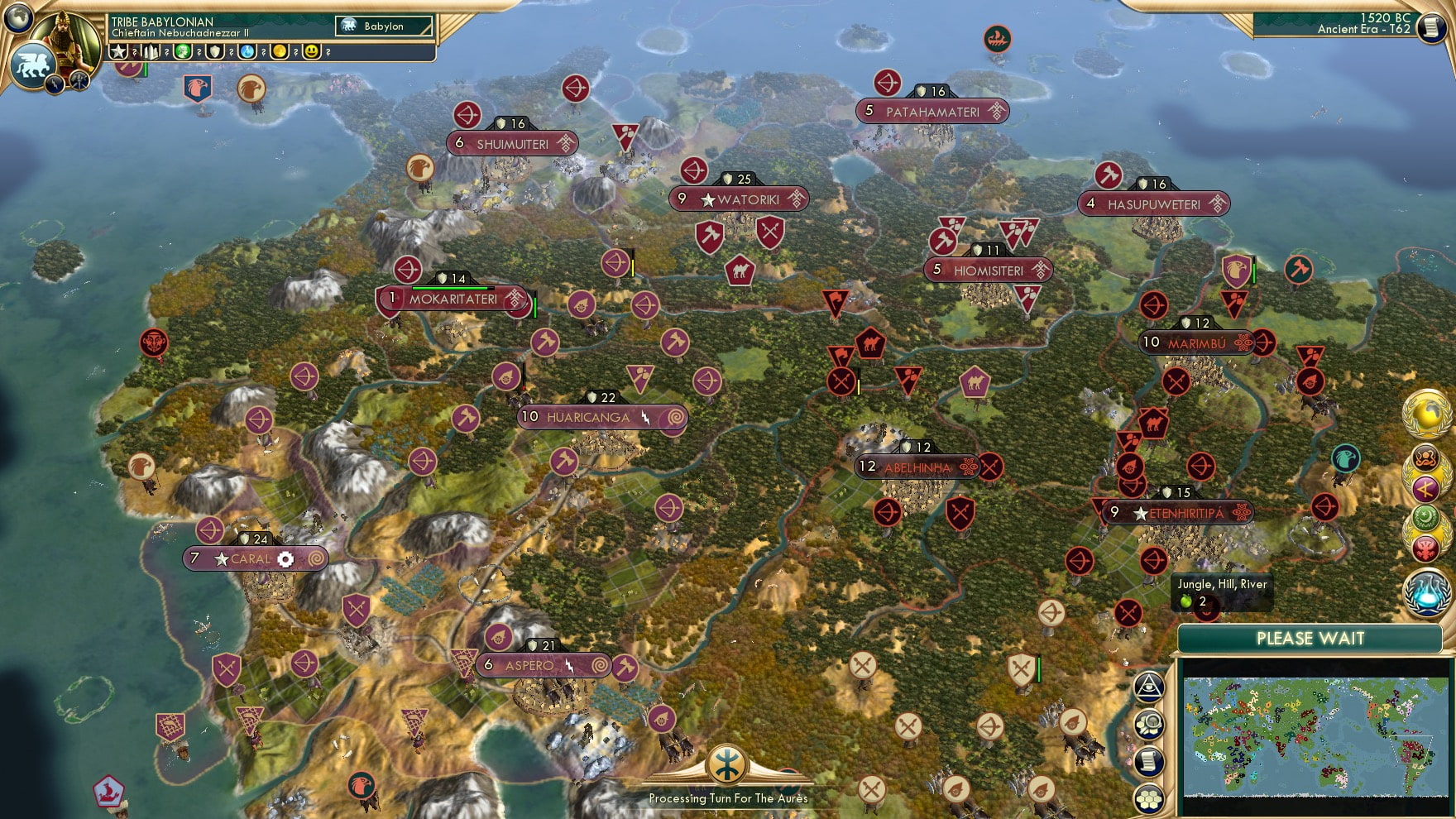Viewport: 1456px width, 819px height.
Task: Activate the strategic view magnifying glass icon
Action: click(x=1149, y=724)
